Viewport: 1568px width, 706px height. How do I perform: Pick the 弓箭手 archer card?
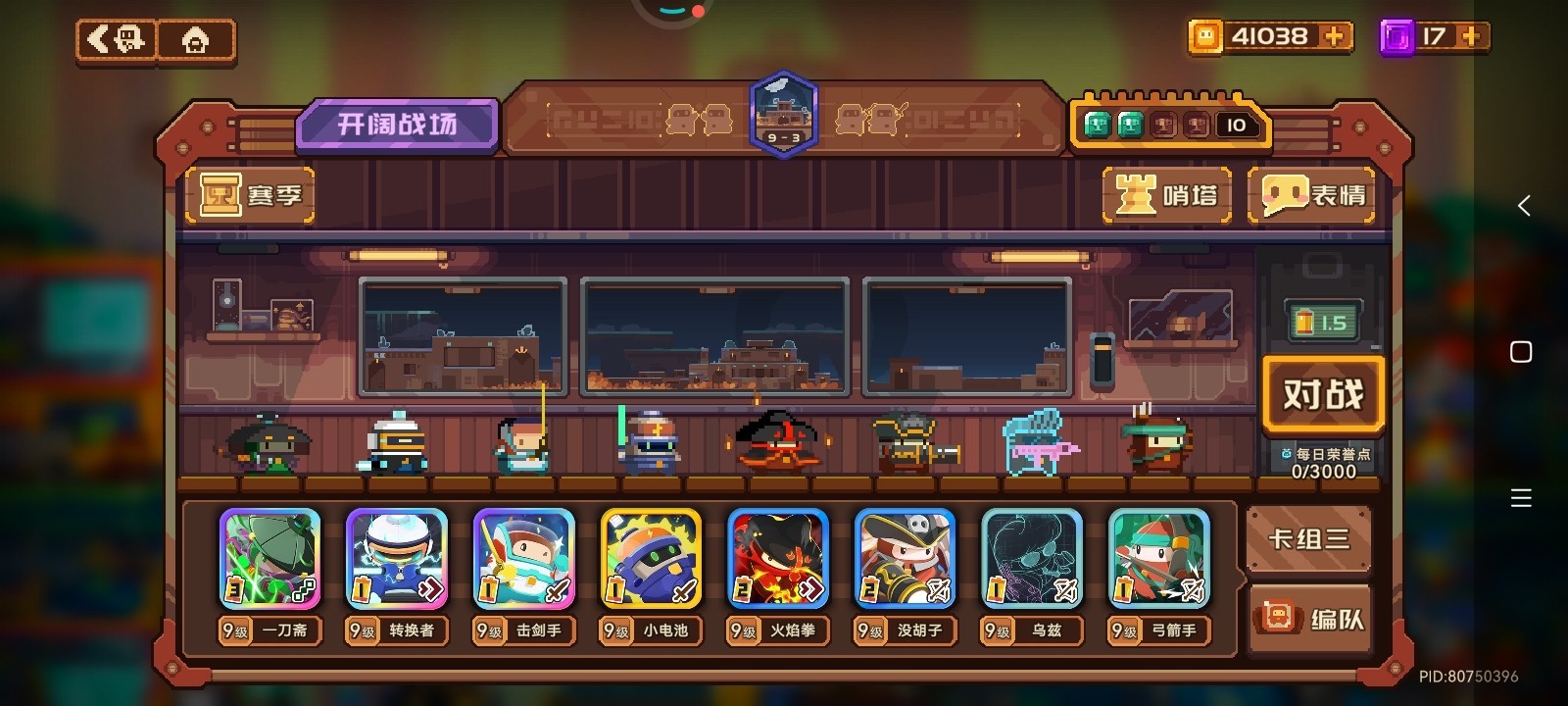tap(1158, 559)
